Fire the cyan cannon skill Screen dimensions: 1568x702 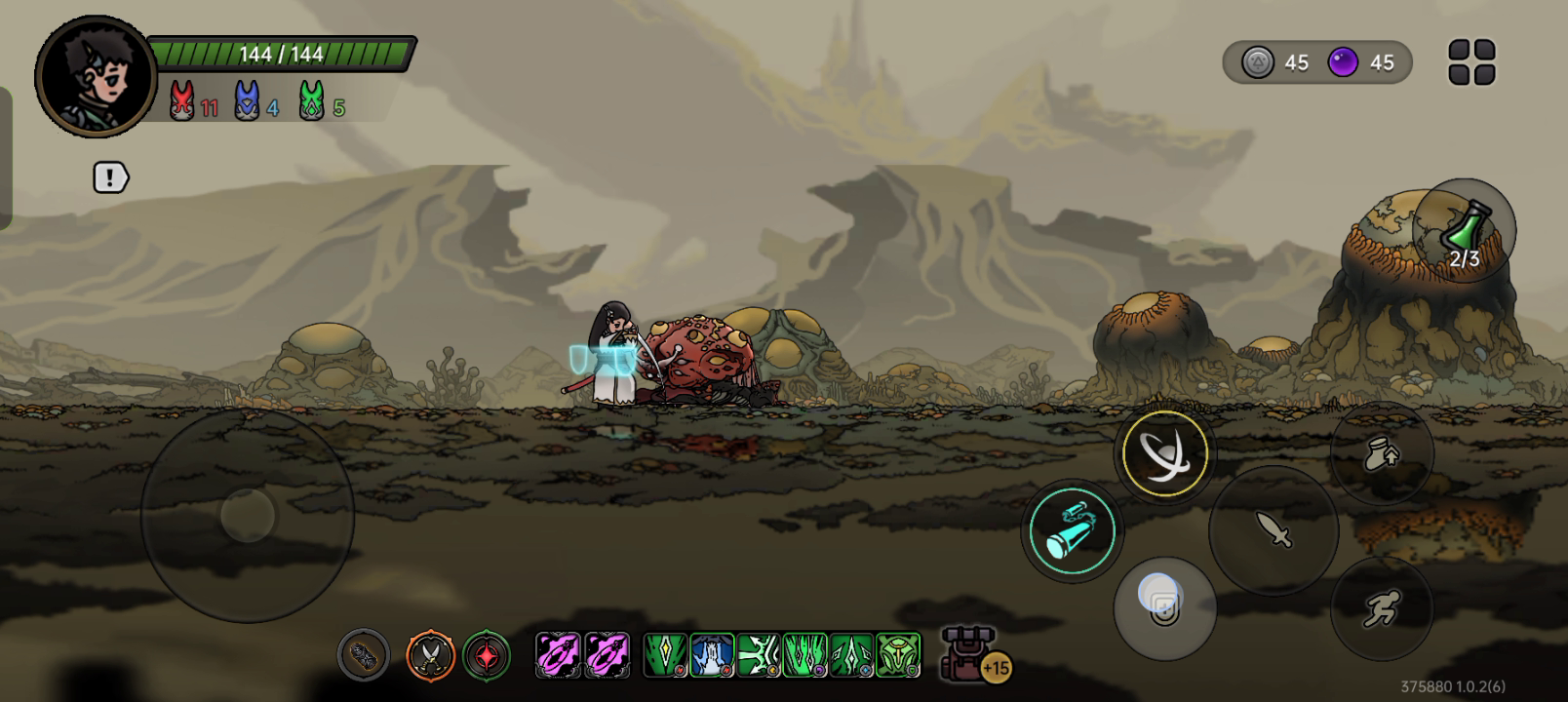tap(1072, 531)
